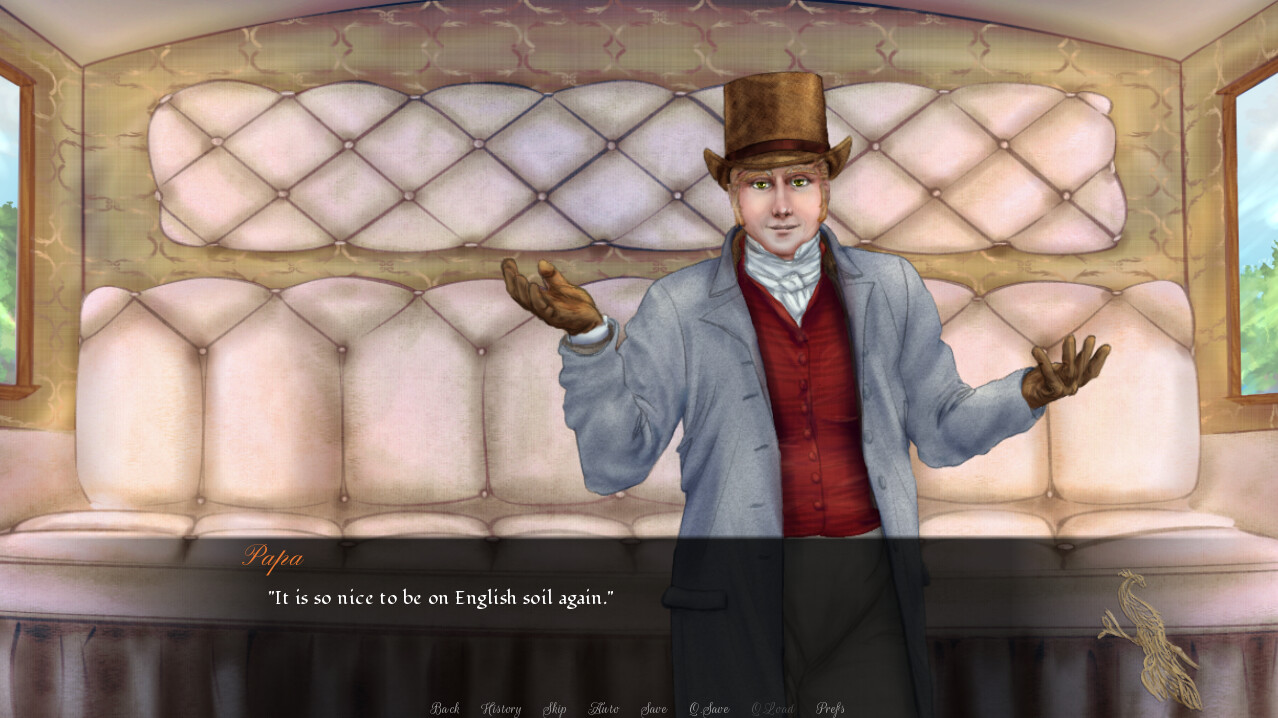Quick save with Q.Save

(x=709, y=709)
